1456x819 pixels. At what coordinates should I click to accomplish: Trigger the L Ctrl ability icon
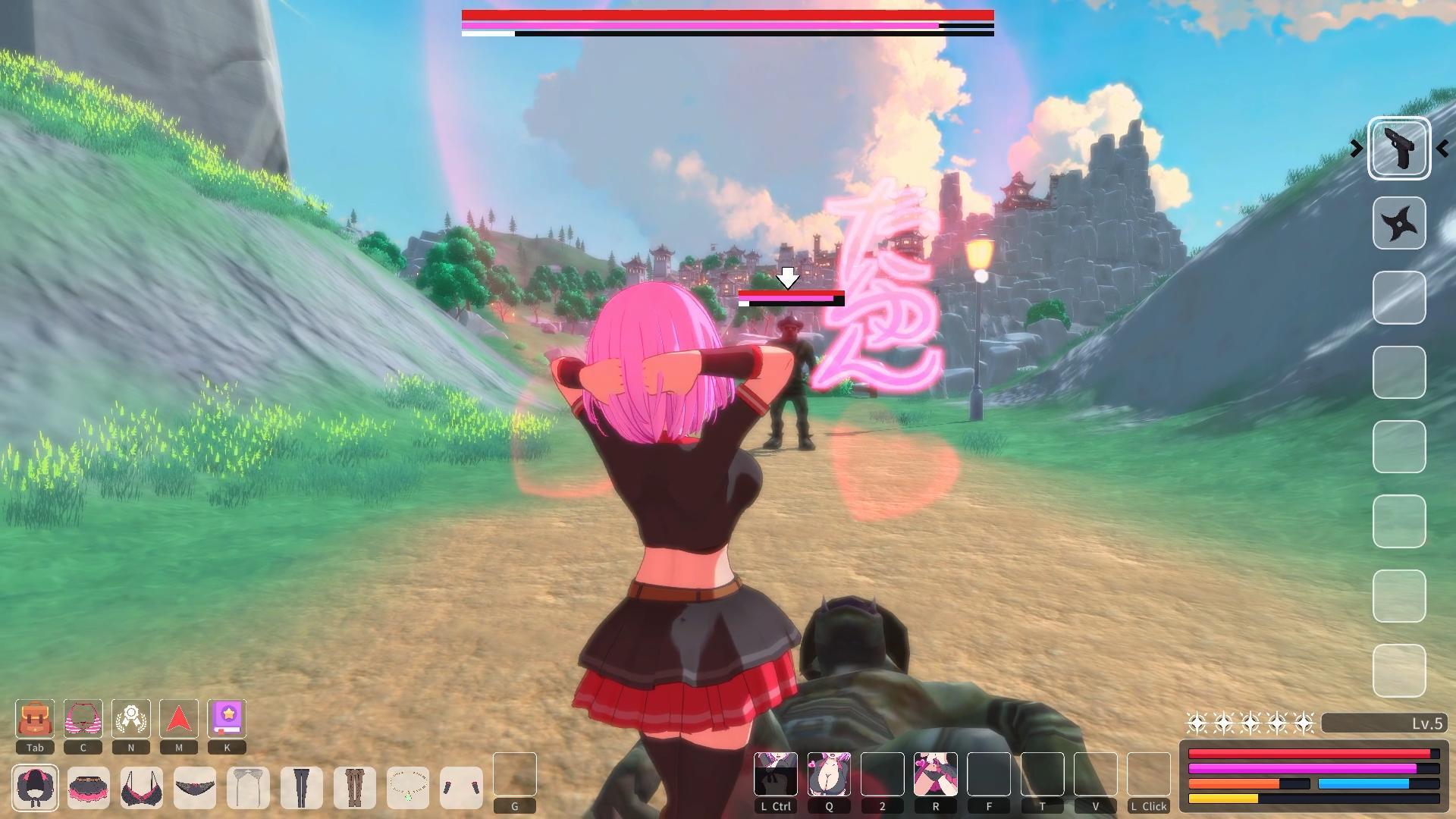[x=775, y=775]
